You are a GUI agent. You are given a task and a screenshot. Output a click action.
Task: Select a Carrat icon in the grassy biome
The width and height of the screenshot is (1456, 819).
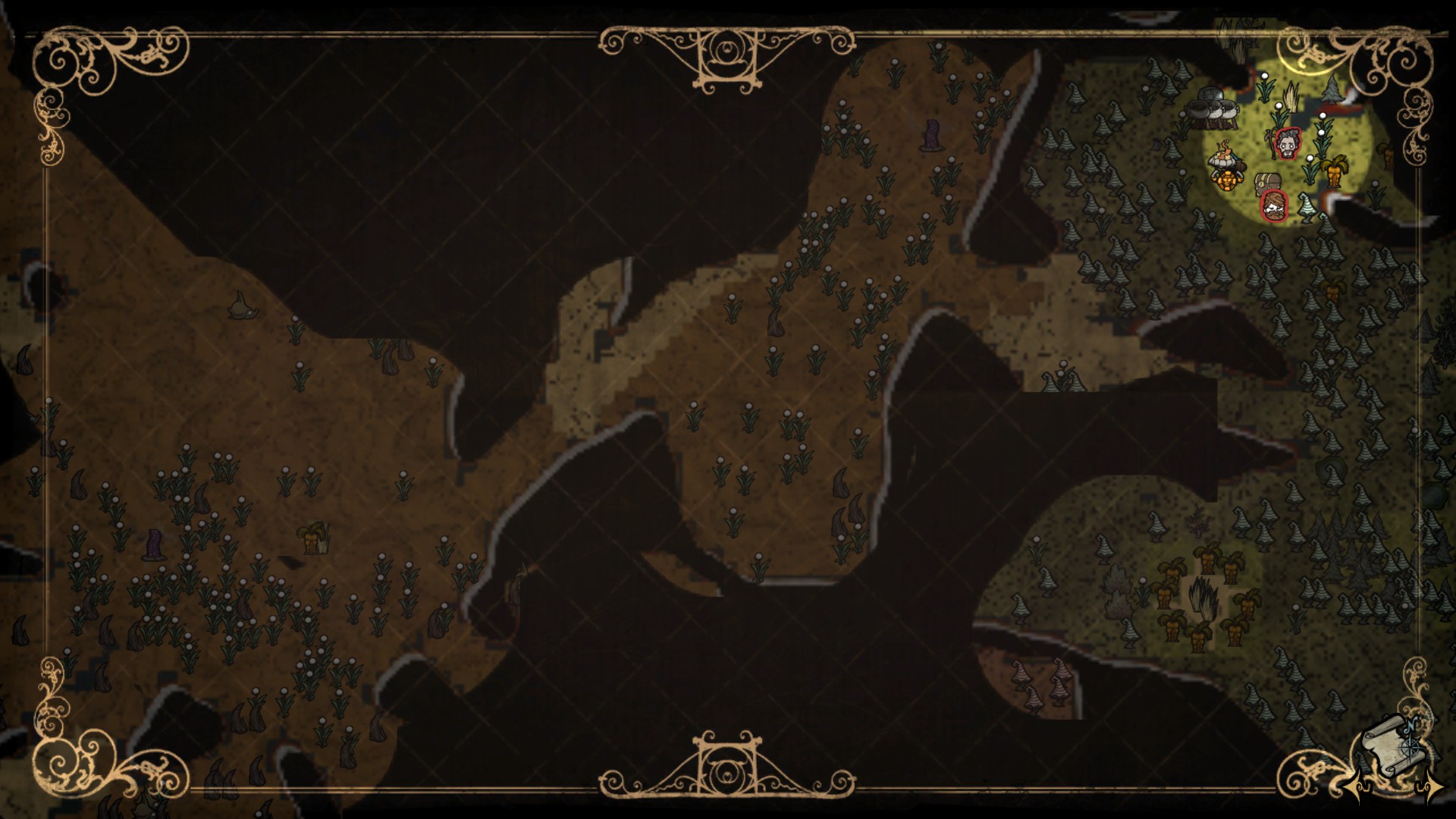[x=1335, y=171]
